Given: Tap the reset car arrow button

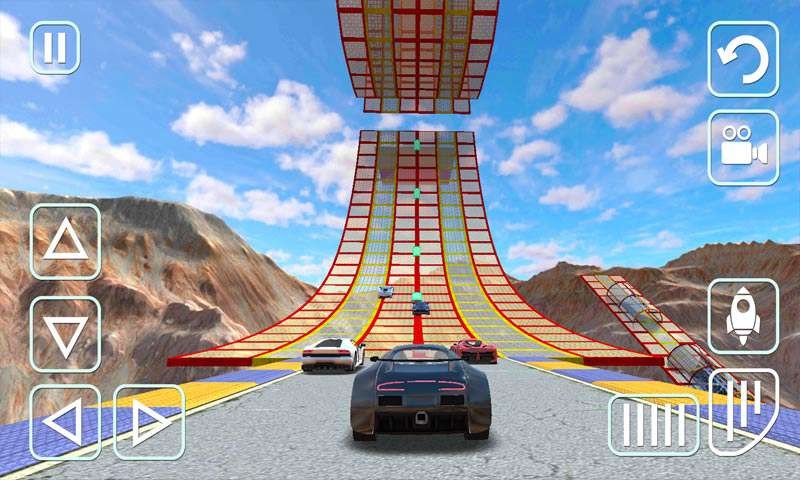Looking at the screenshot, I should coord(743,59).
